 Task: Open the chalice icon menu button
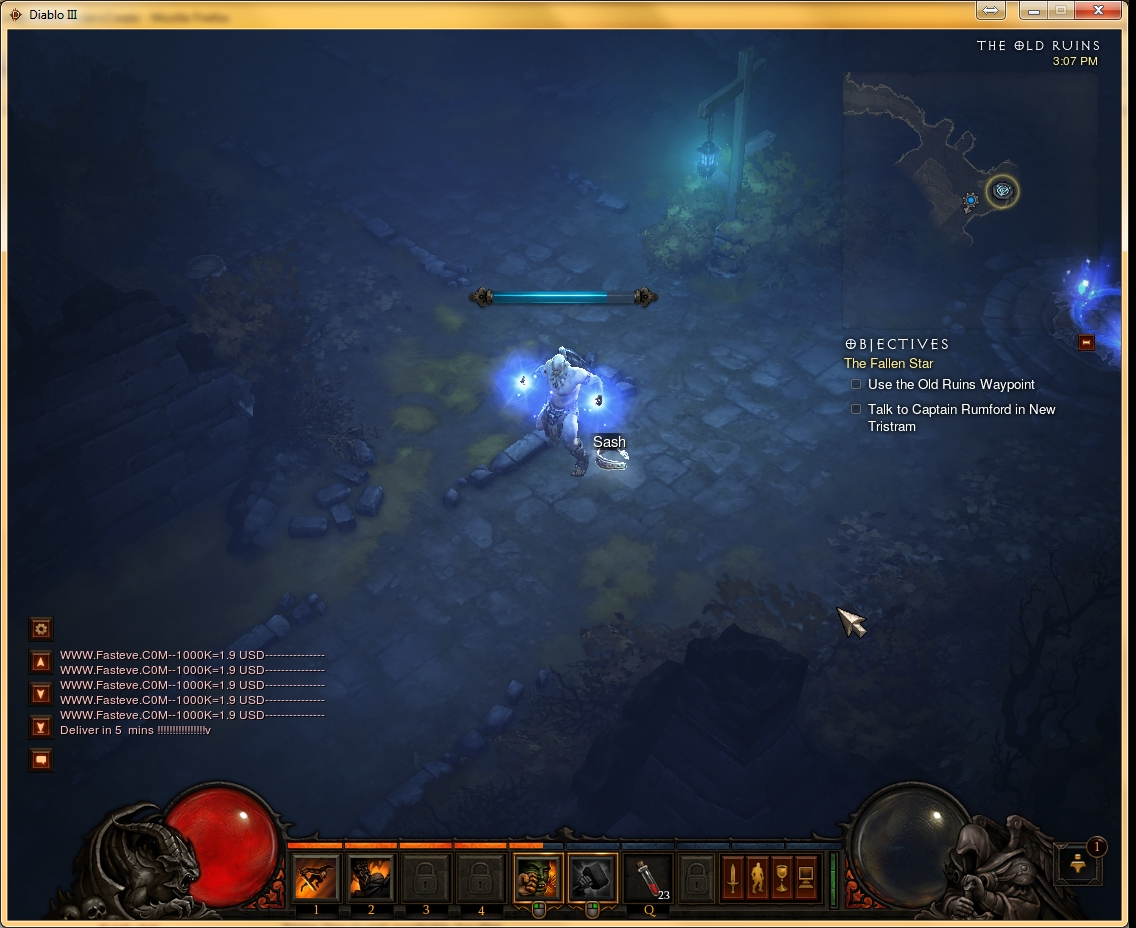click(781, 878)
